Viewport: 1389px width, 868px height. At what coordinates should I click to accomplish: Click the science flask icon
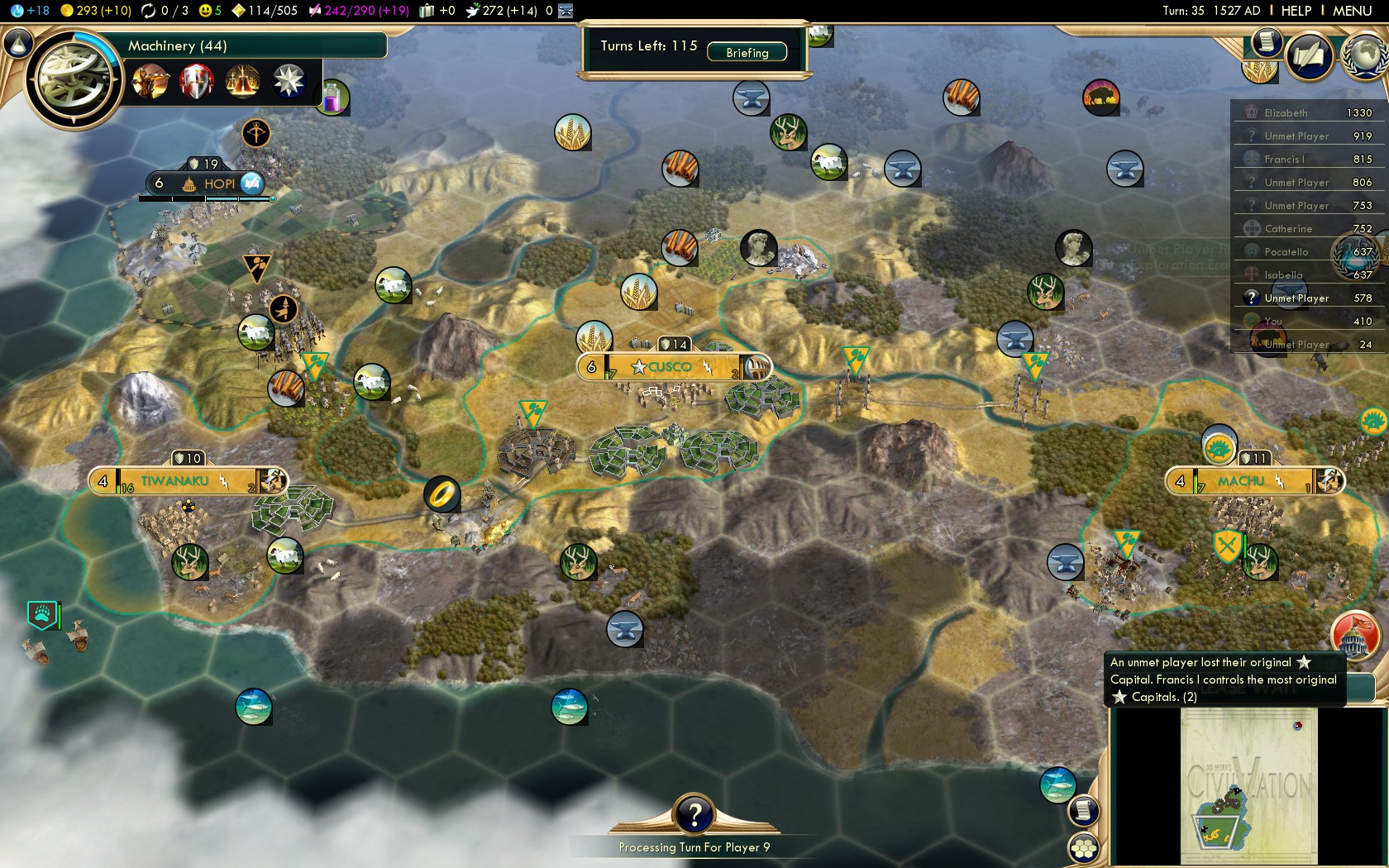click(x=17, y=43)
